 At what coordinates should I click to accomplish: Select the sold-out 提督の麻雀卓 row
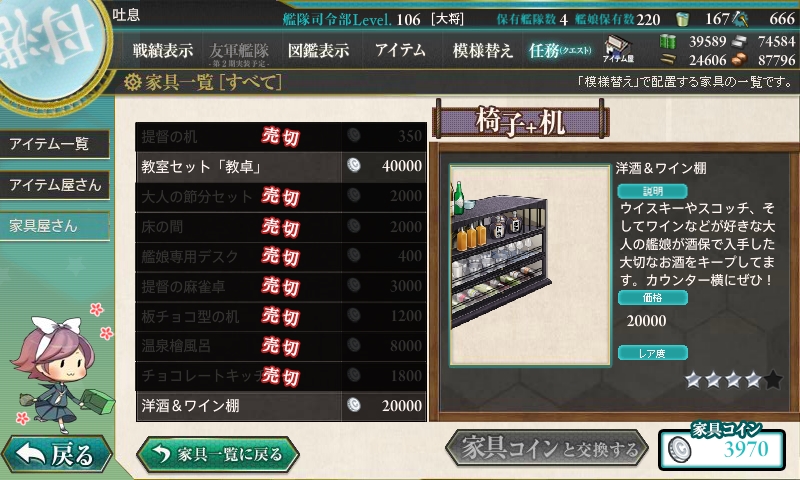tap(281, 286)
